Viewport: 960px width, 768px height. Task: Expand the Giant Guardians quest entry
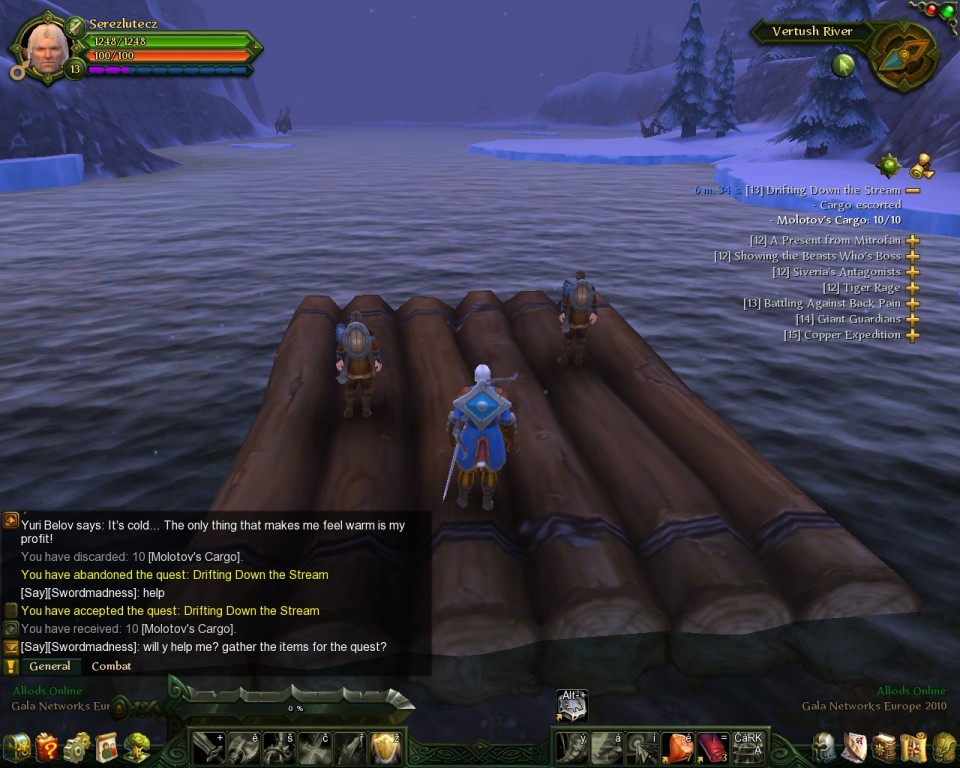[x=912, y=320]
